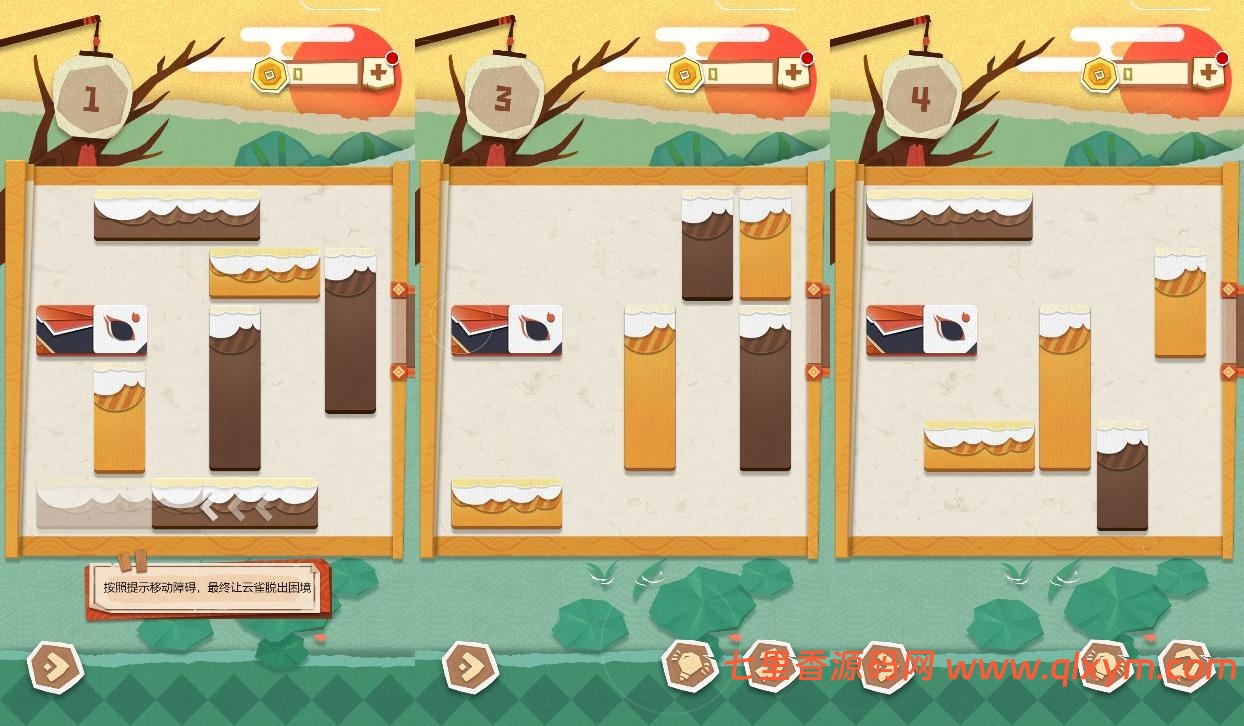Use the lightbulb hint button under level 3 board
Image resolution: width=1244 pixels, height=726 pixels.
click(689, 664)
